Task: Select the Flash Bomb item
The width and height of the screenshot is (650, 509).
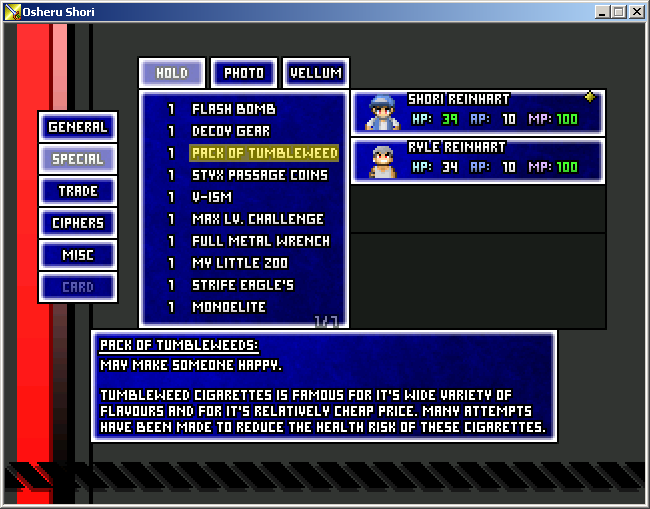Action: point(234,109)
